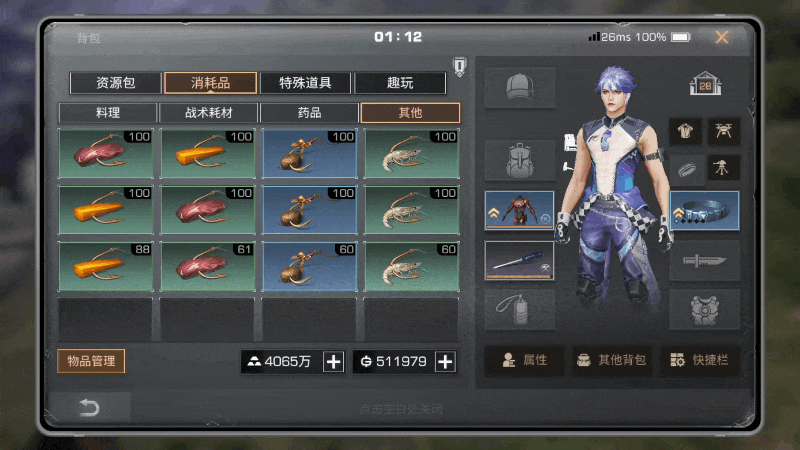
Task: Open the 属性 attributes panel
Action: (x=526, y=361)
